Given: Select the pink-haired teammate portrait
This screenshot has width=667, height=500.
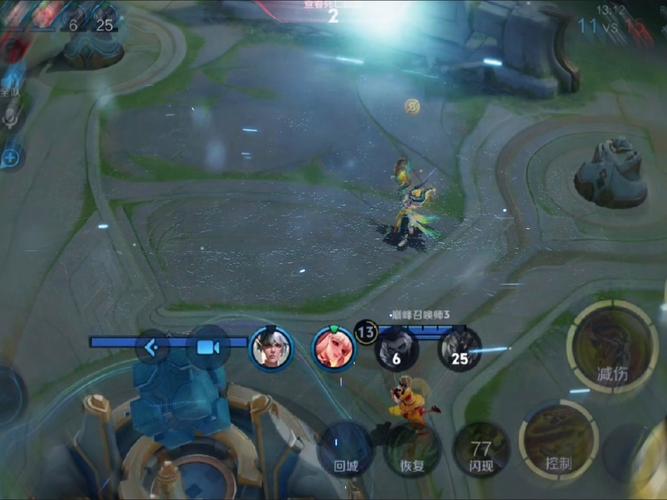Looking at the screenshot, I should [334, 347].
